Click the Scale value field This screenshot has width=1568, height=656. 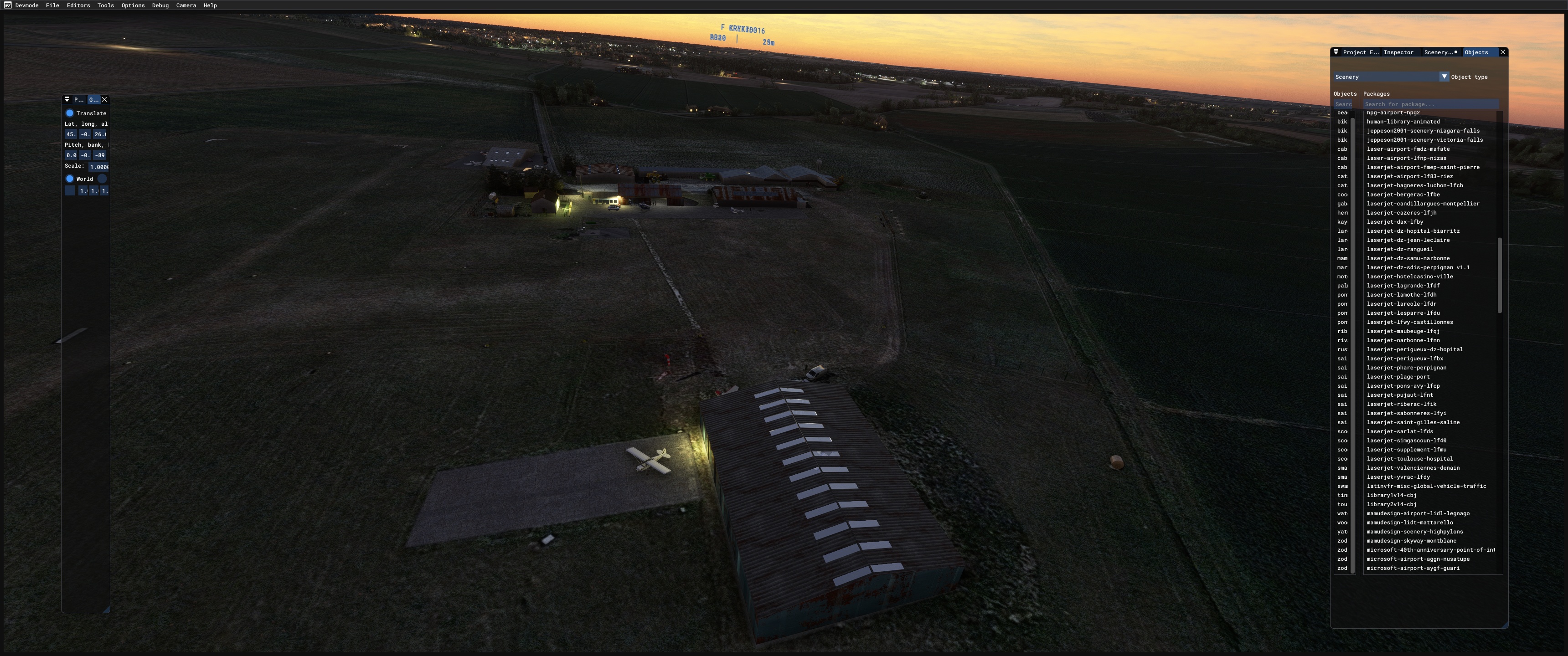[98, 167]
